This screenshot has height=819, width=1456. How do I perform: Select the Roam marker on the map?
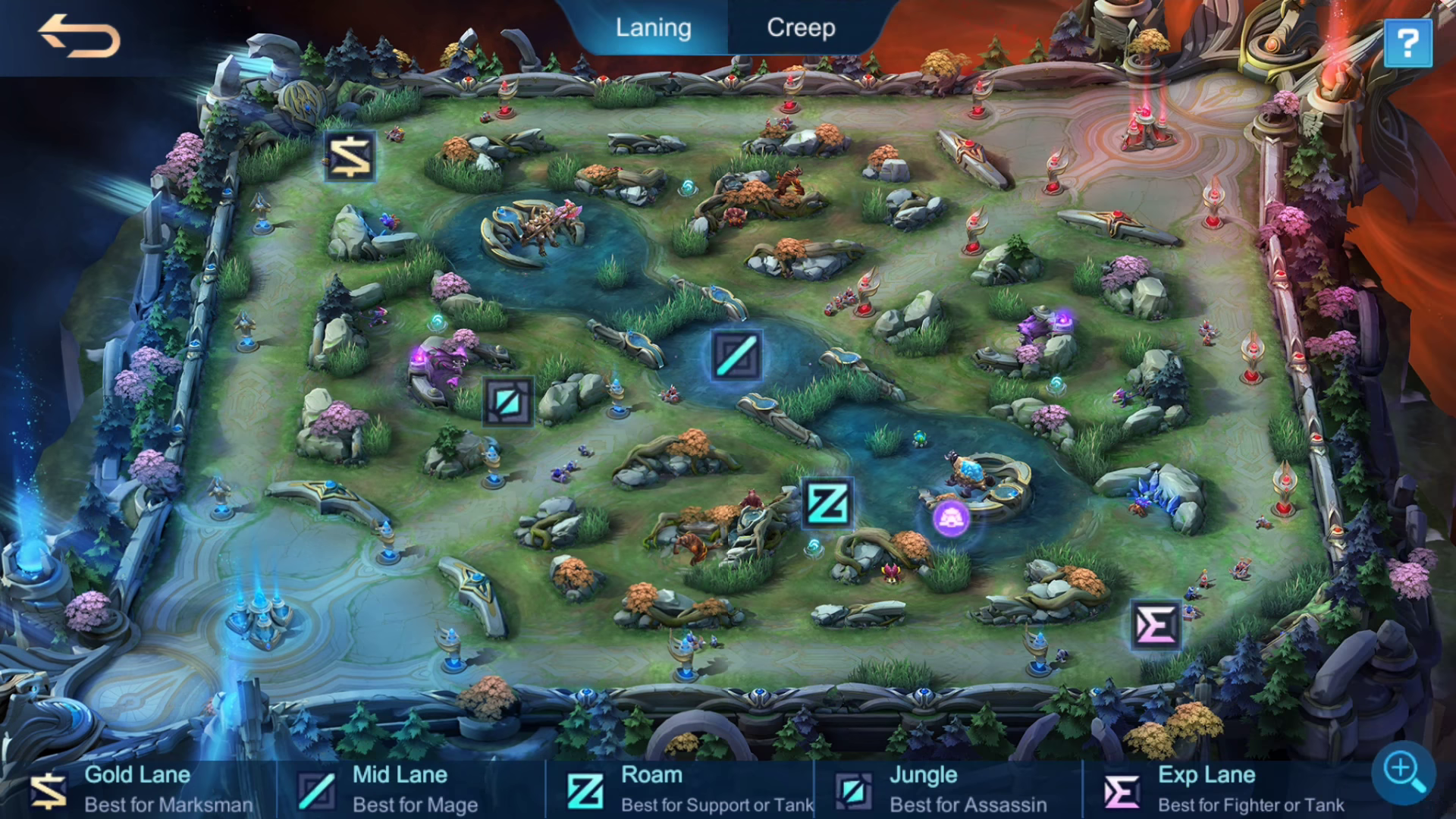click(x=827, y=503)
